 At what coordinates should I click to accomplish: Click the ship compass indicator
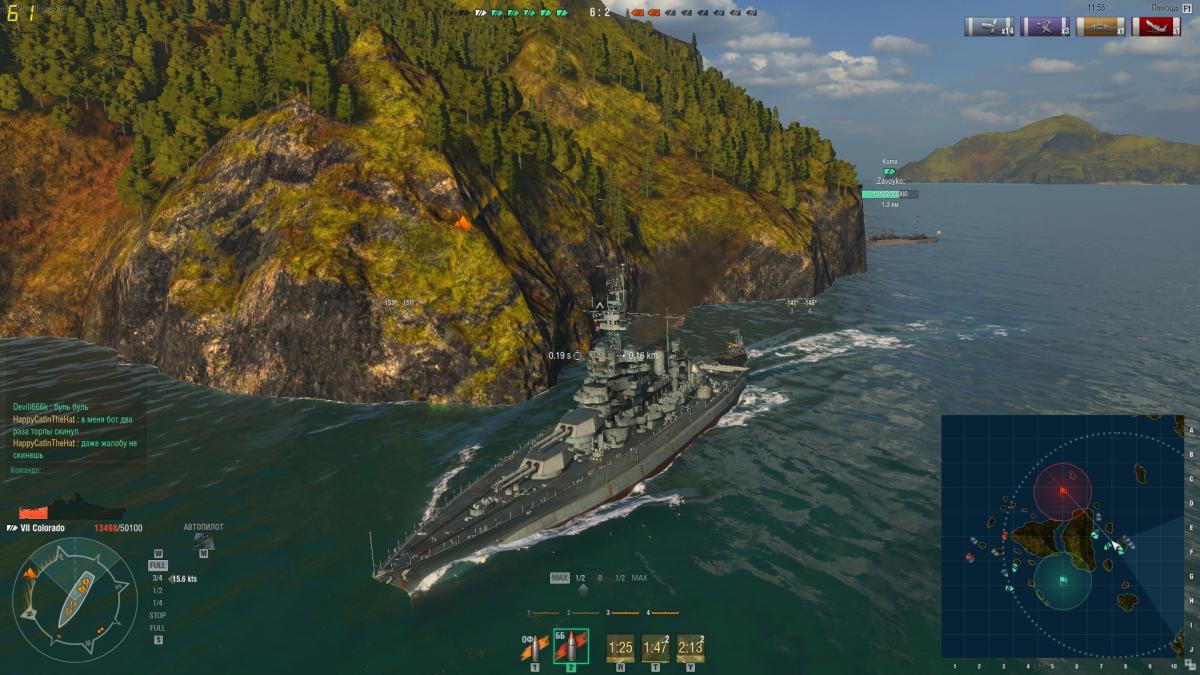click(x=75, y=599)
